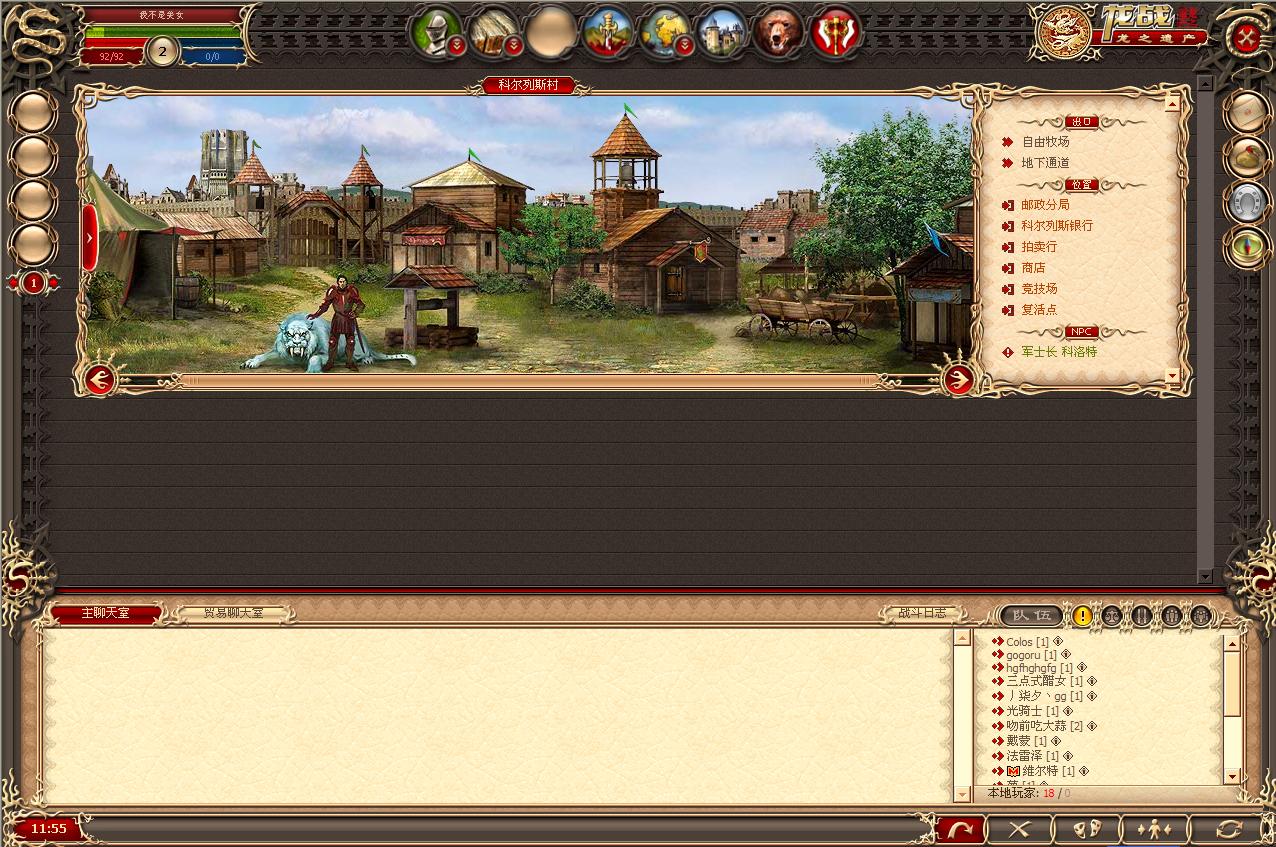Select player Colos in the player list
Screen dimensions: 1276x847
pos(1019,642)
